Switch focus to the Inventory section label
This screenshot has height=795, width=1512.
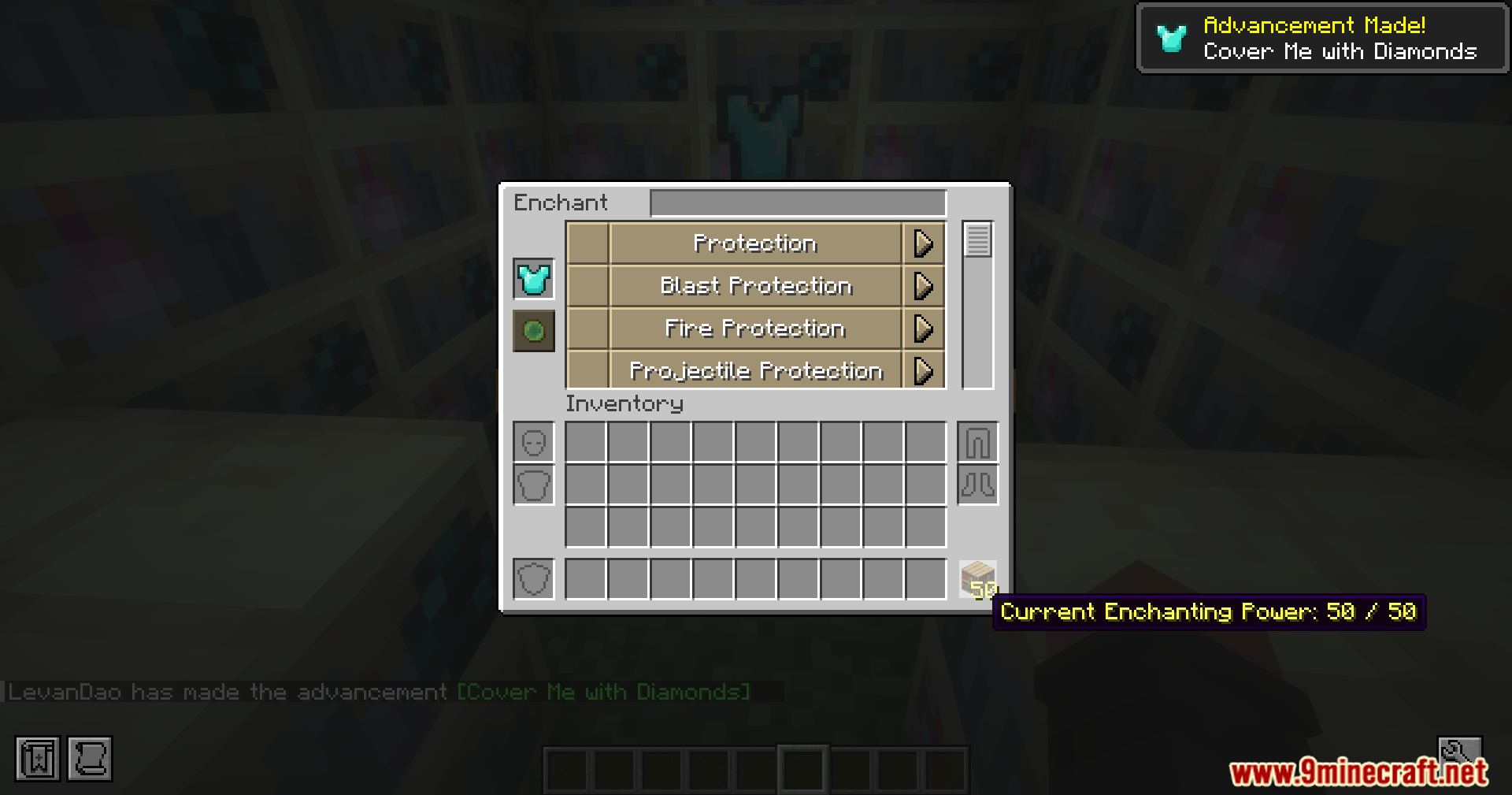click(x=624, y=403)
